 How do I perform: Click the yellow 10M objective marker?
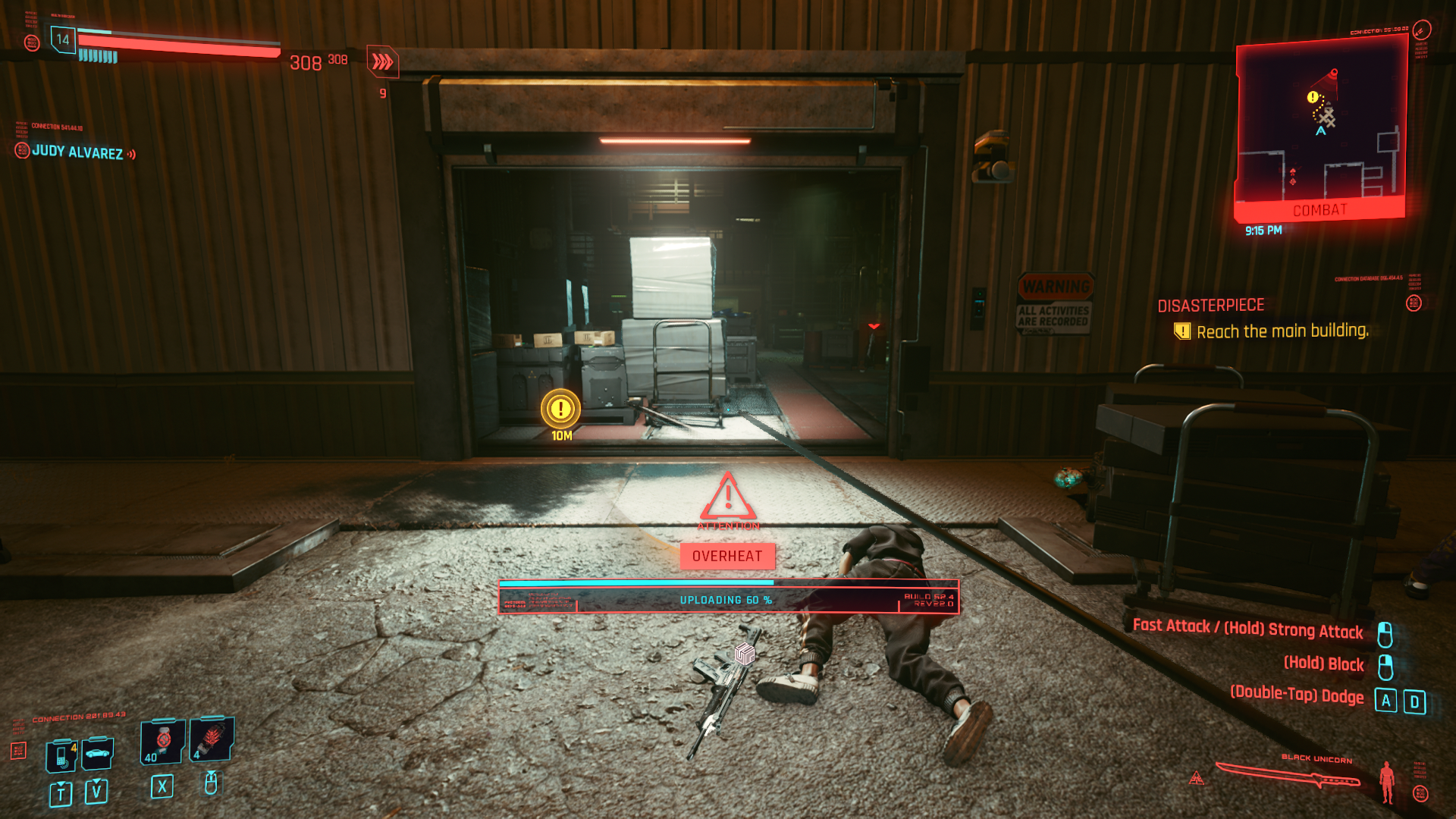(x=560, y=409)
